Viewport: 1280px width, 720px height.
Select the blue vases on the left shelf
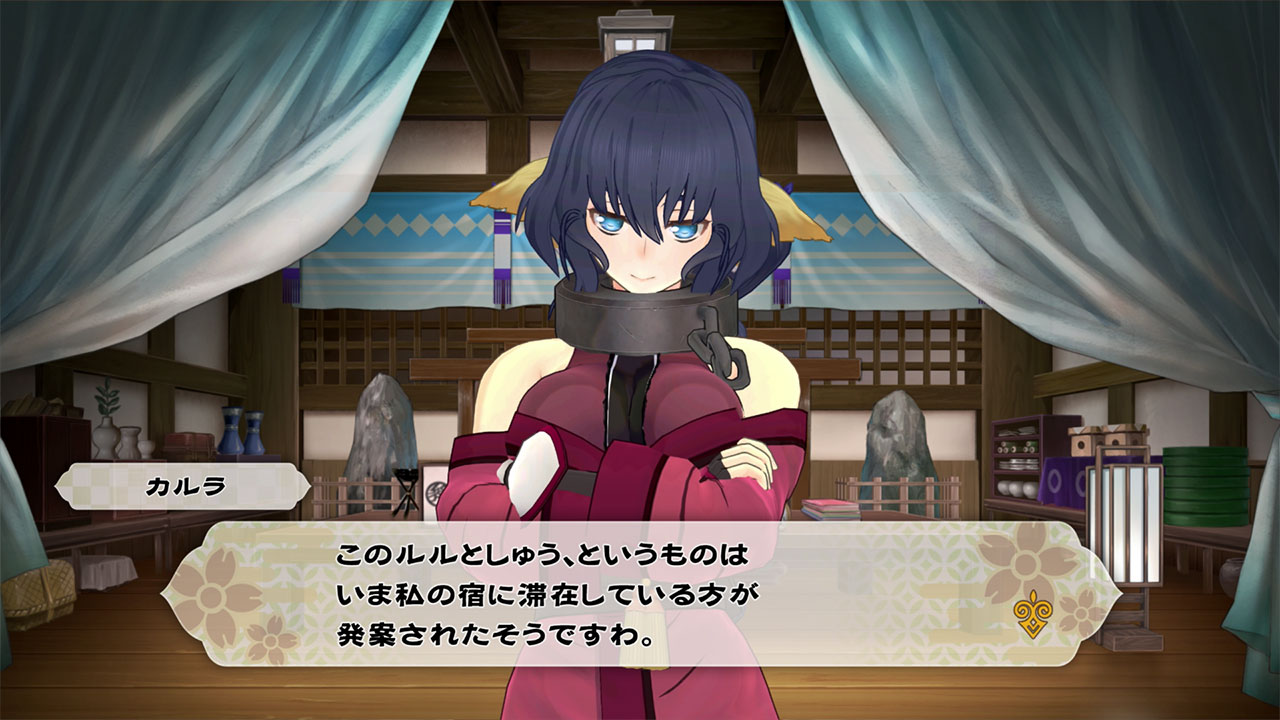coord(241,434)
